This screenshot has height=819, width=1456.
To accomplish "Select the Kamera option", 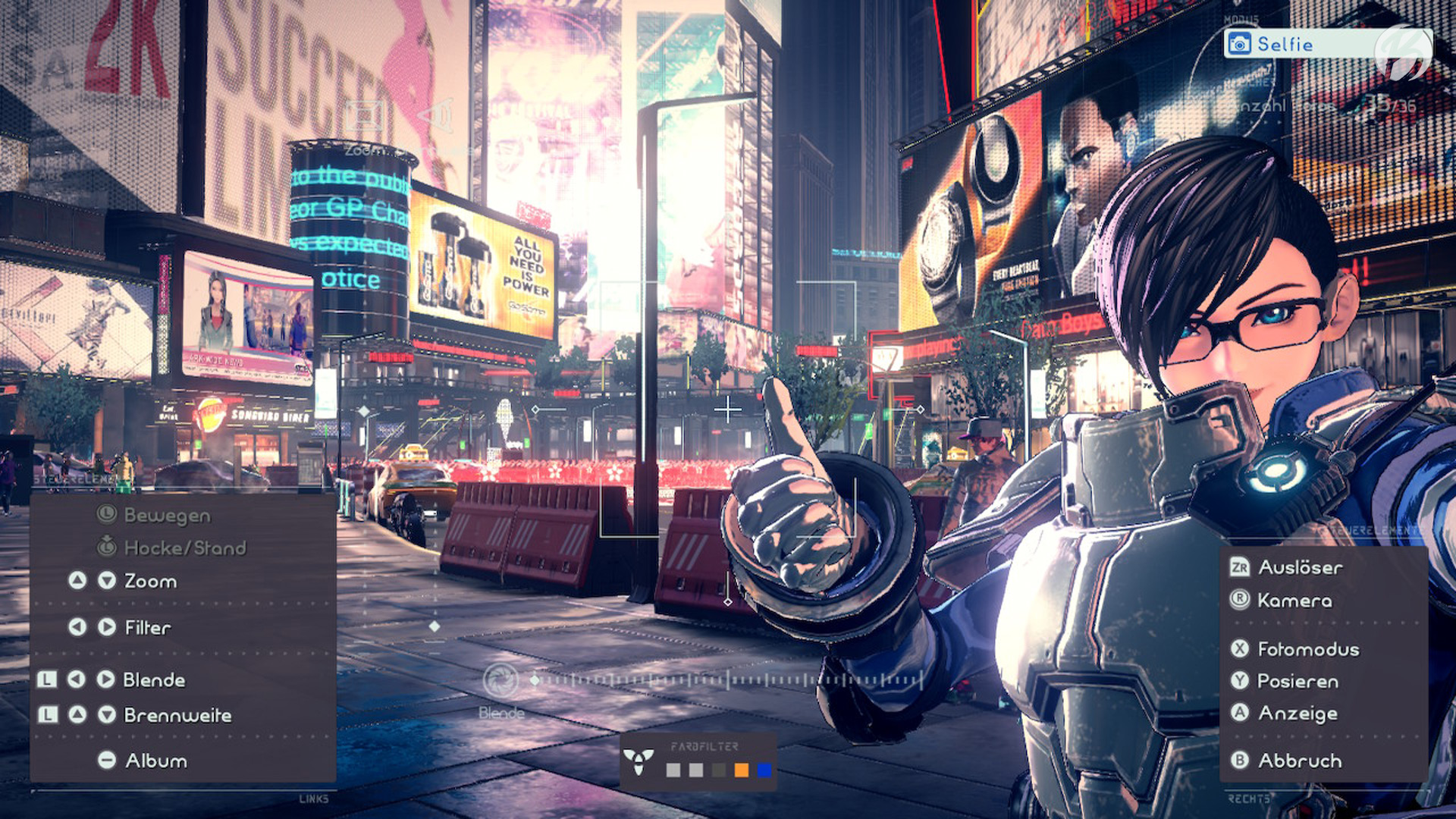I will coord(1294,601).
